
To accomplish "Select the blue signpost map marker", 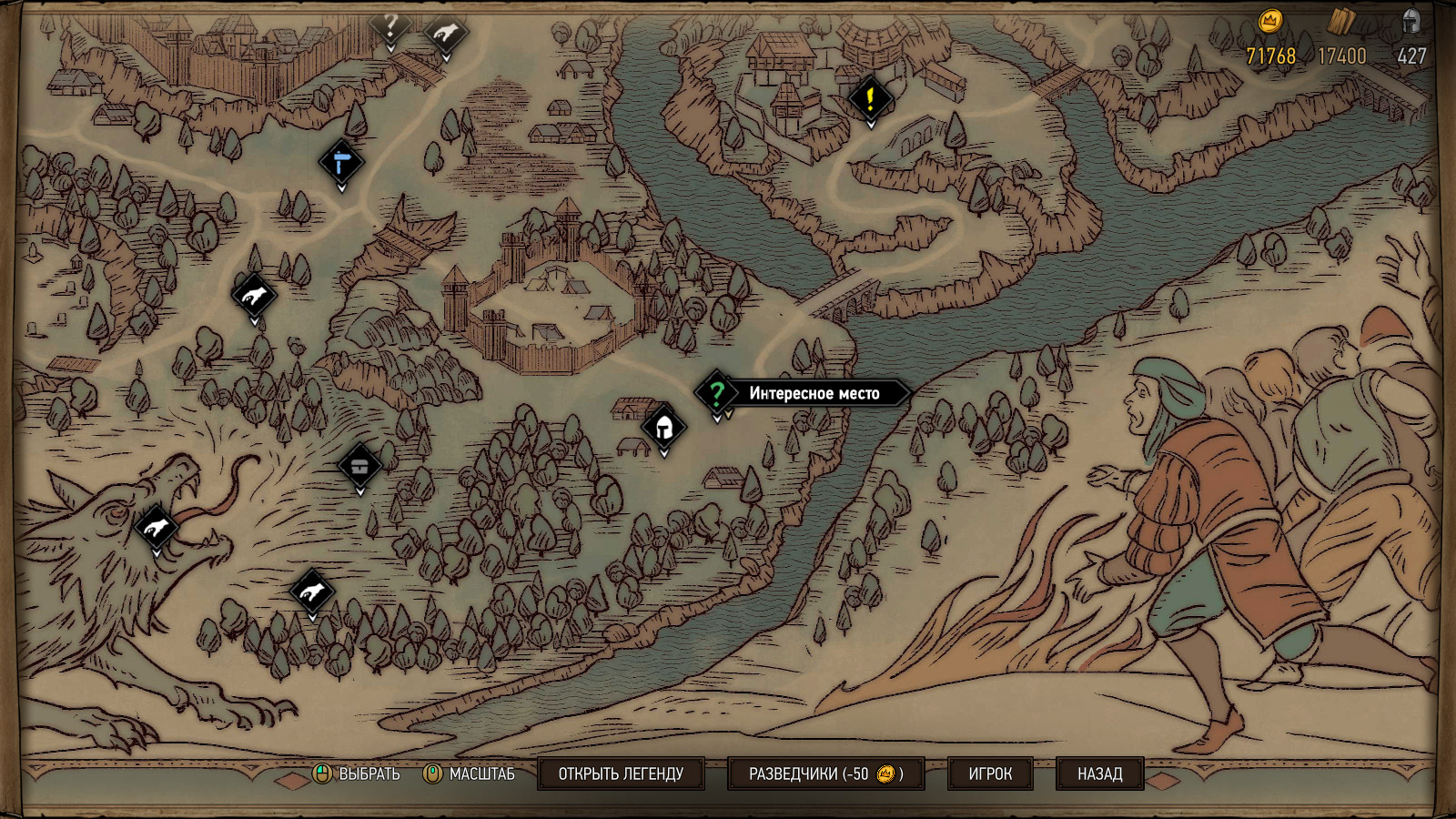I will tap(342, 164).
